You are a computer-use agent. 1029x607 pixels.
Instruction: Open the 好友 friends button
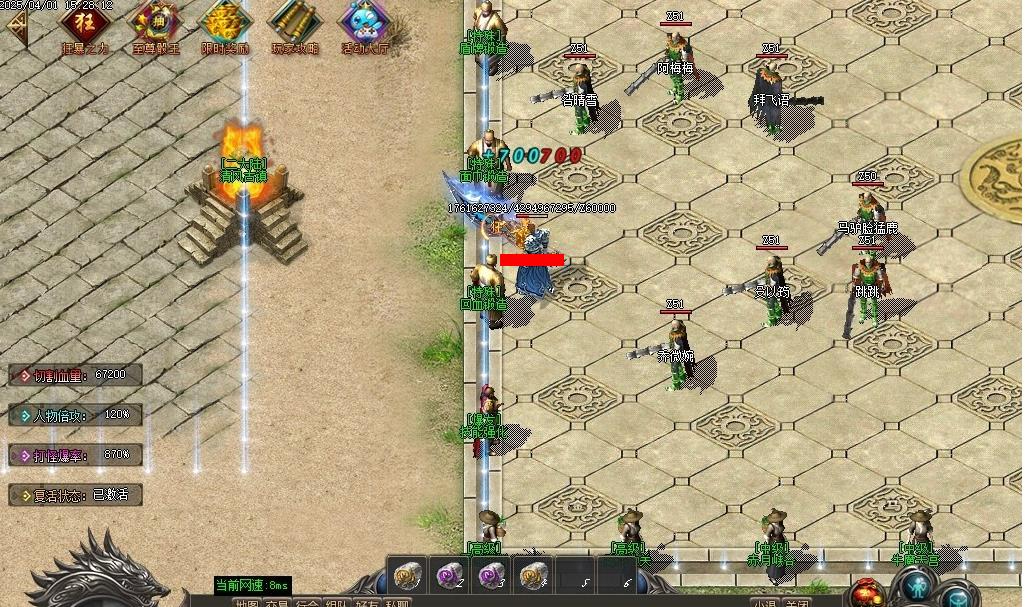click(367, 602)
